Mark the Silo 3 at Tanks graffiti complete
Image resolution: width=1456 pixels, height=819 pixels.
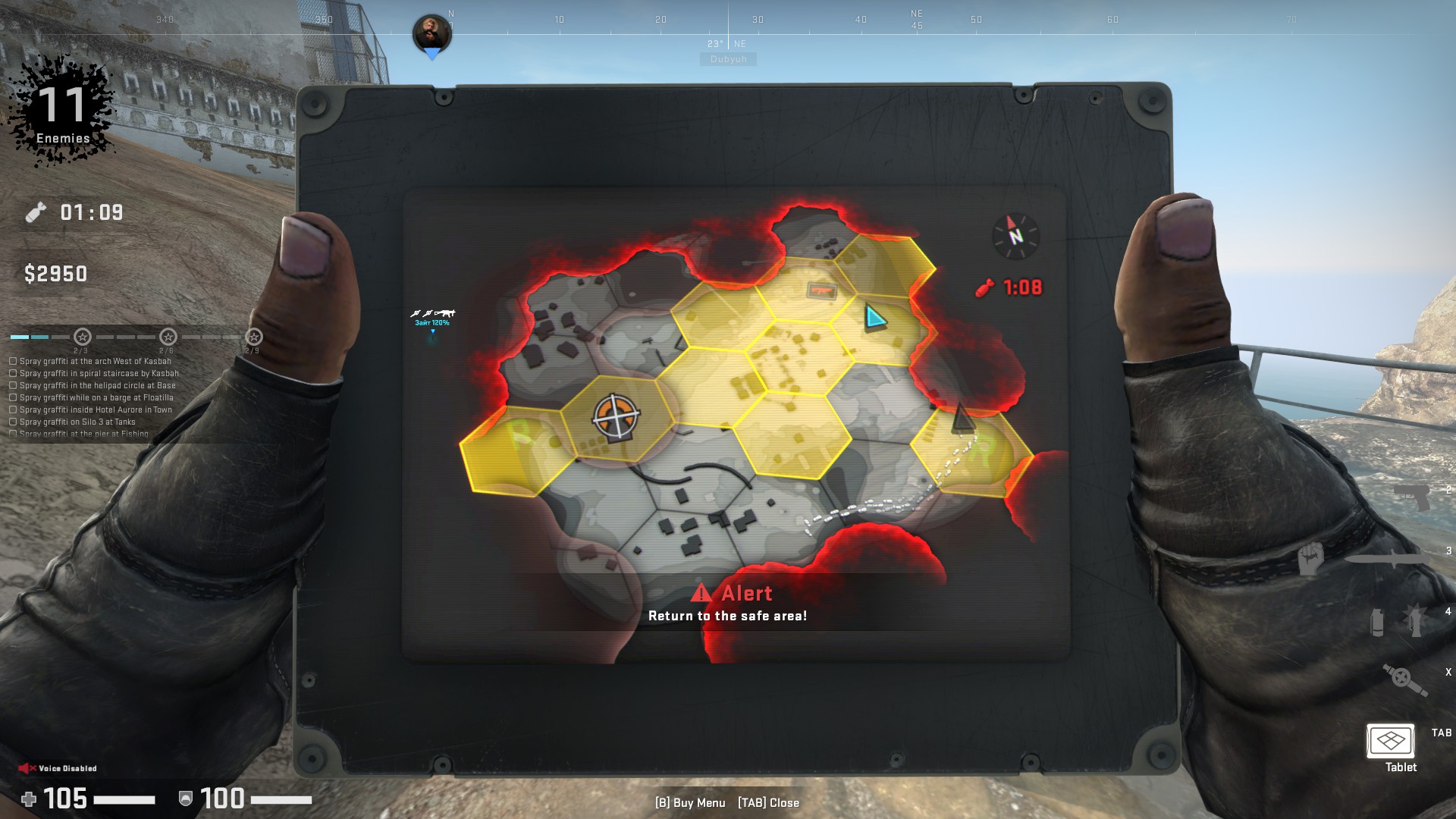(x=14, y=421)
